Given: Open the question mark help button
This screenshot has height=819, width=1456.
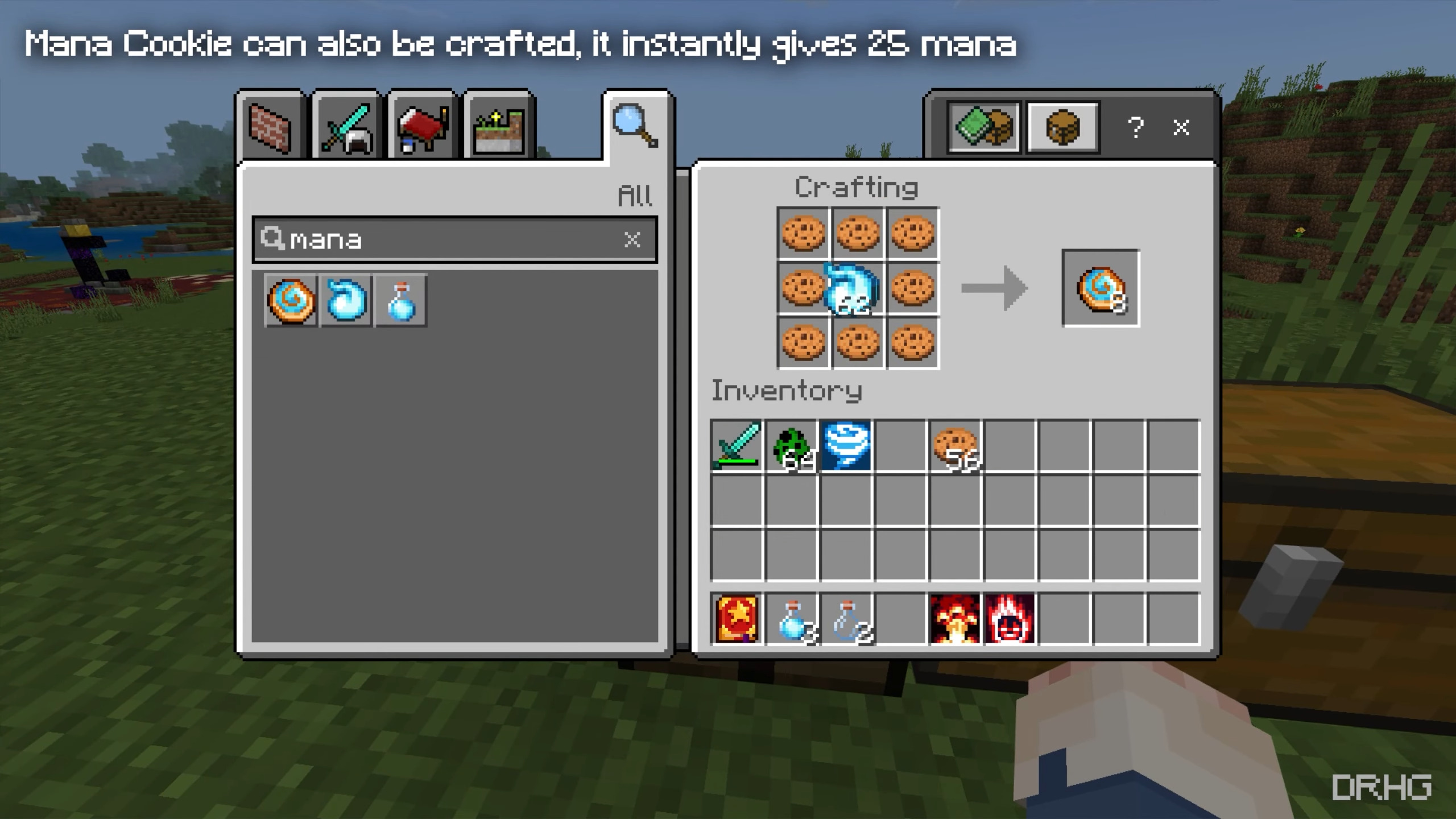Looking at the screenshot, I should click(x=1135, y=127).
